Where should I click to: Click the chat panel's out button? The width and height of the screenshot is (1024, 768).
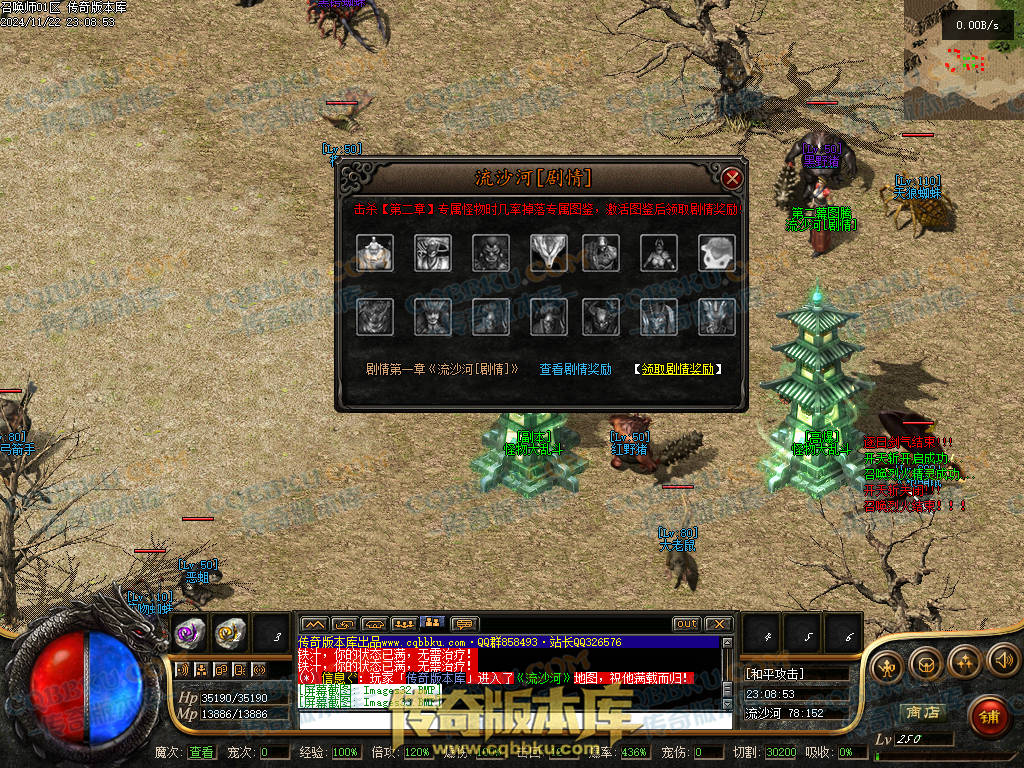tap(686, 624)
